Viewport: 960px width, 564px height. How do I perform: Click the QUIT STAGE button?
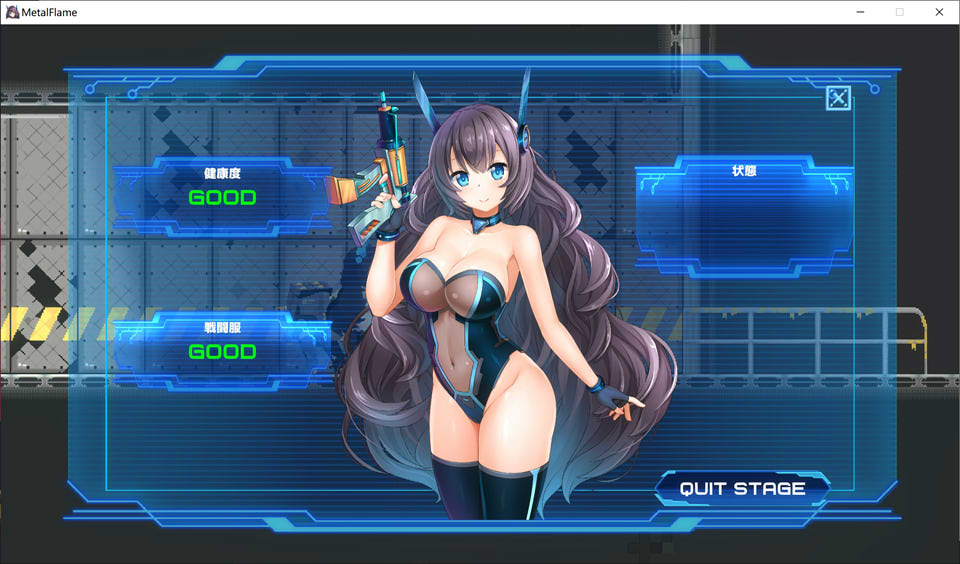tap(743, 489)
